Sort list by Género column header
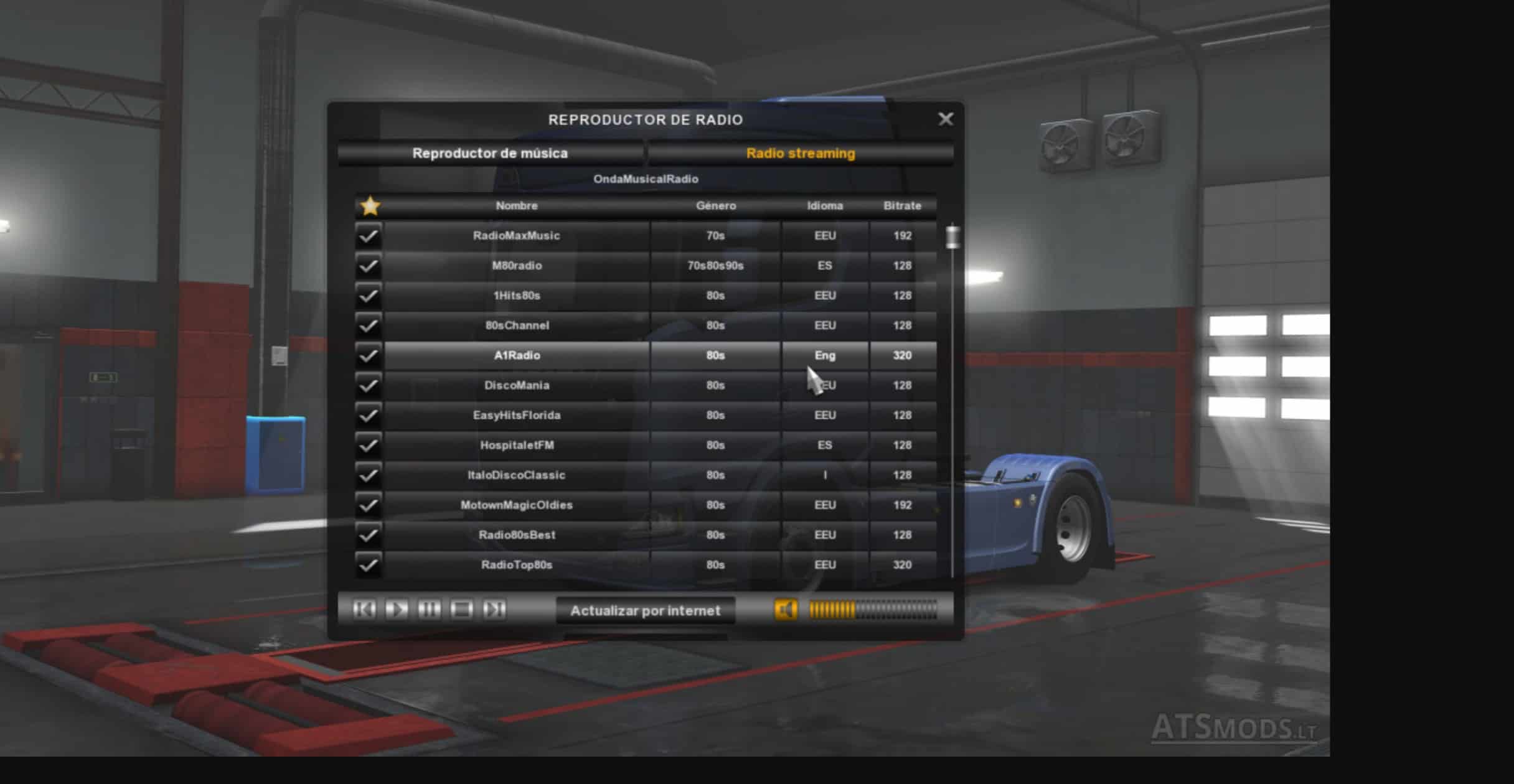 pyautogui.click(x=715, y=205)
